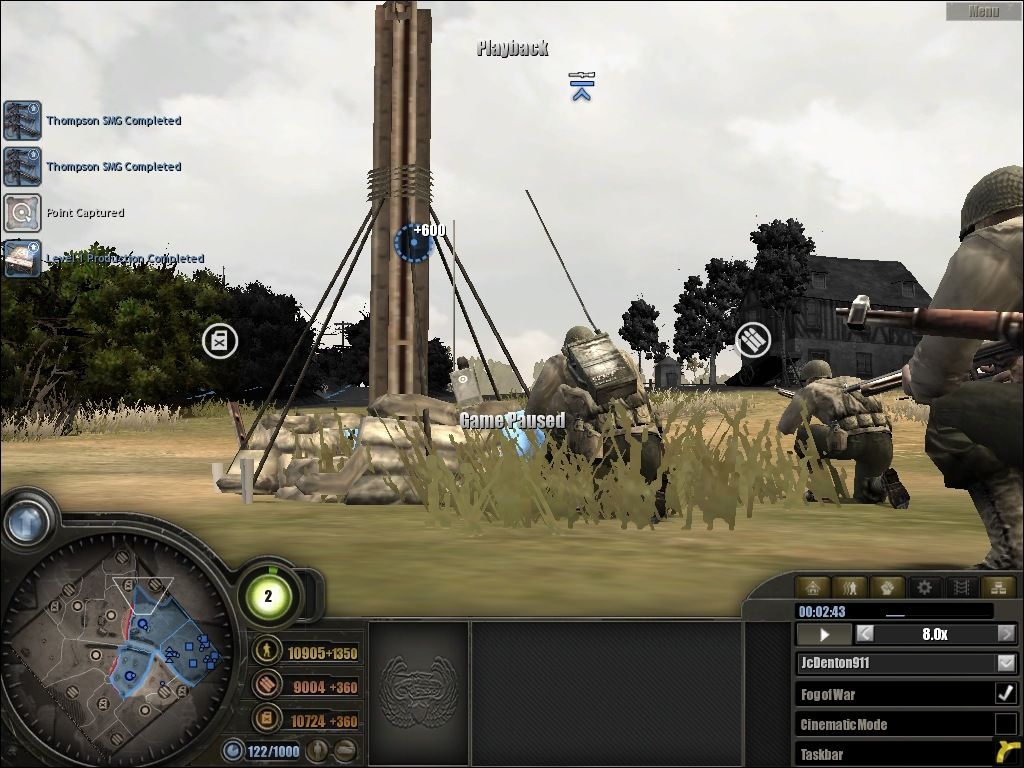Select the stacked boxes icon tab
This screenshot has height=768, width=1024.
(996, 588)
